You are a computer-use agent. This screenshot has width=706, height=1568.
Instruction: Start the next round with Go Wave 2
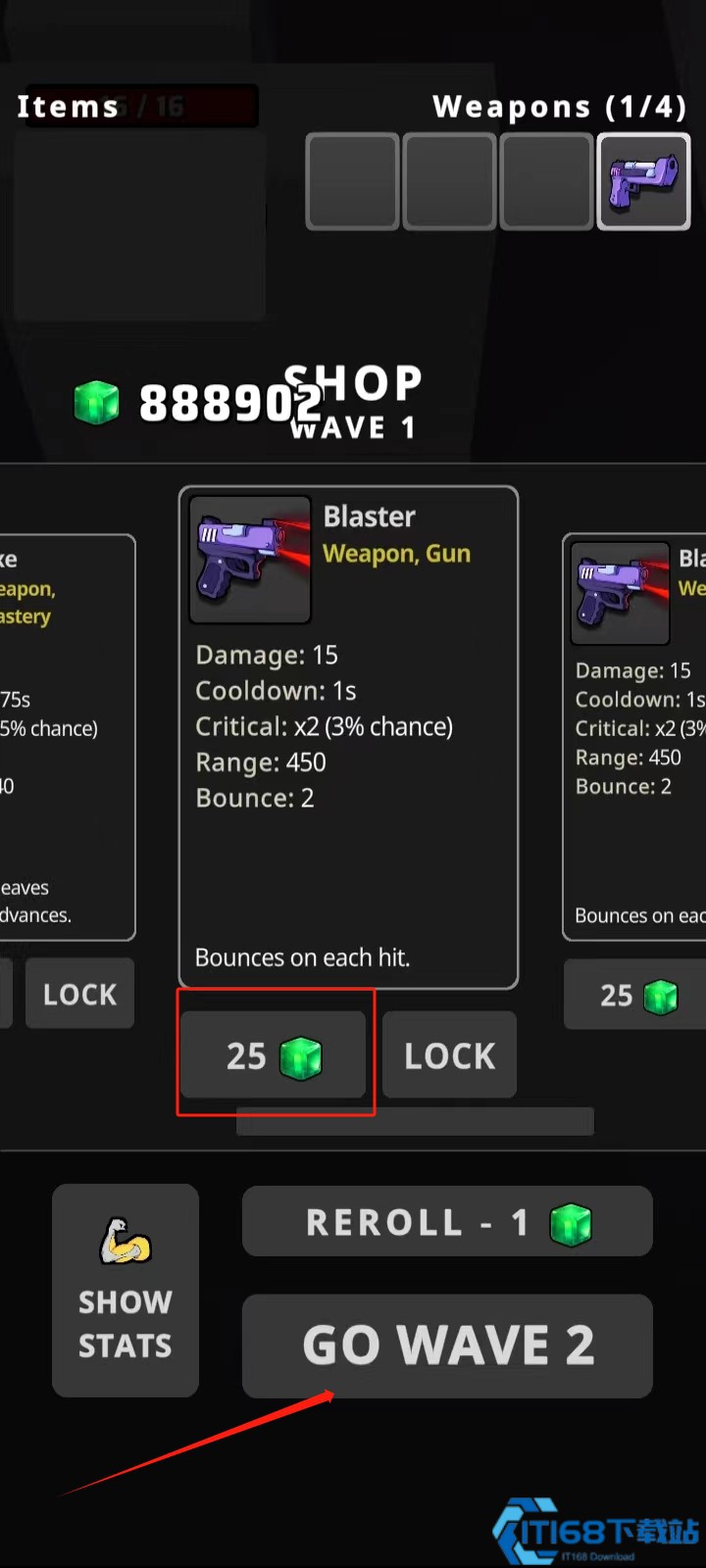[447, 1346]
